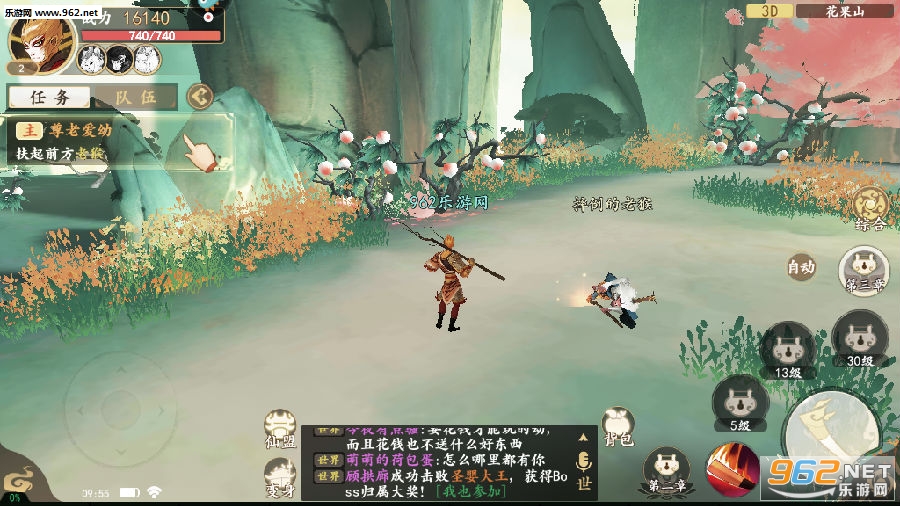Viewport: 900px width, 506px height.
Task: Toggle 自动 auto-battle mode
Action: coord(802,267)
